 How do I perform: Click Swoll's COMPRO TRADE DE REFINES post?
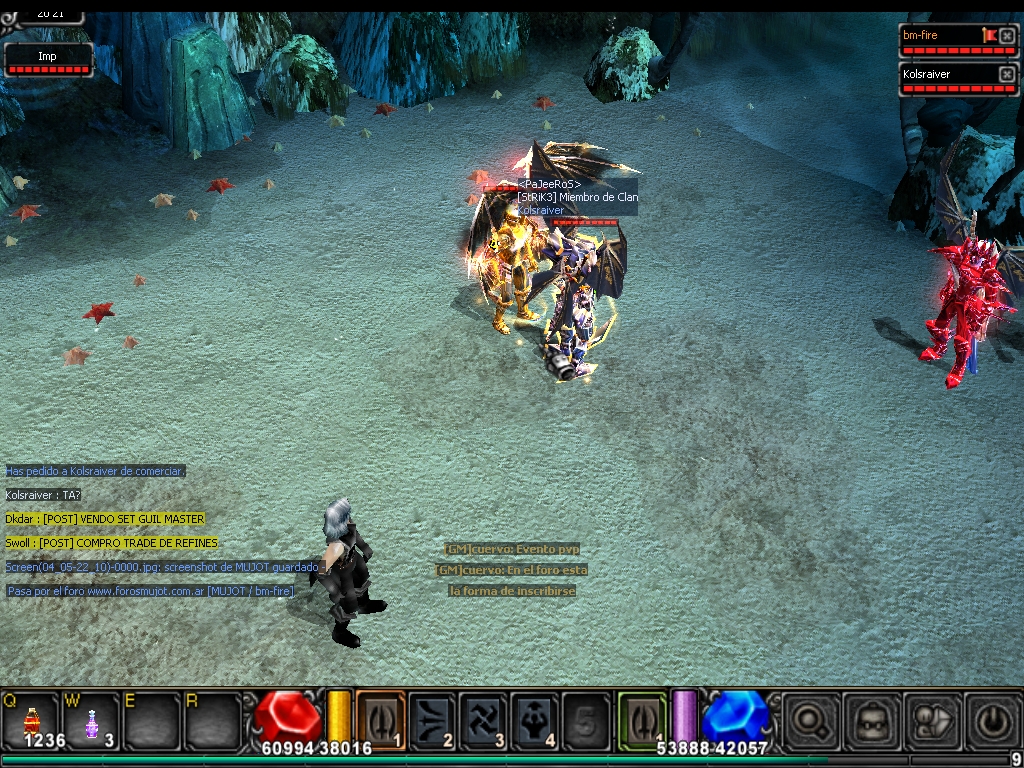112,543
